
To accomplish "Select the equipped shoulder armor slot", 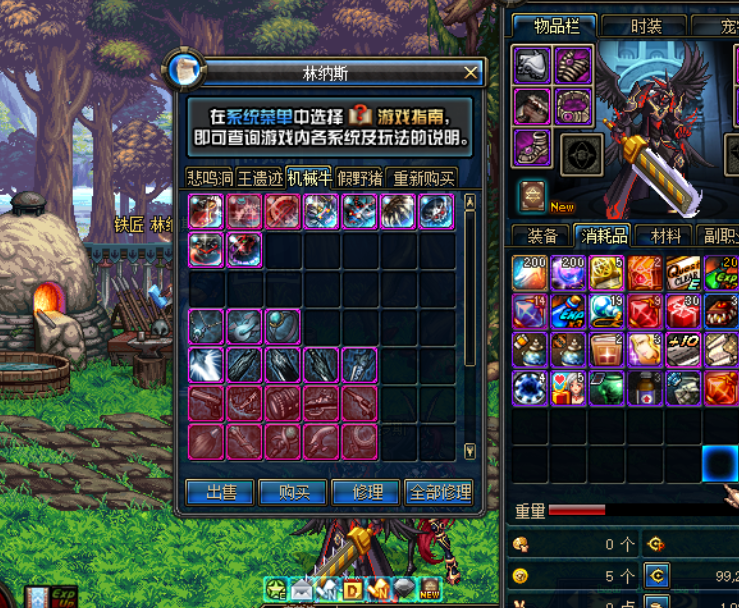I will pos(532,66).
